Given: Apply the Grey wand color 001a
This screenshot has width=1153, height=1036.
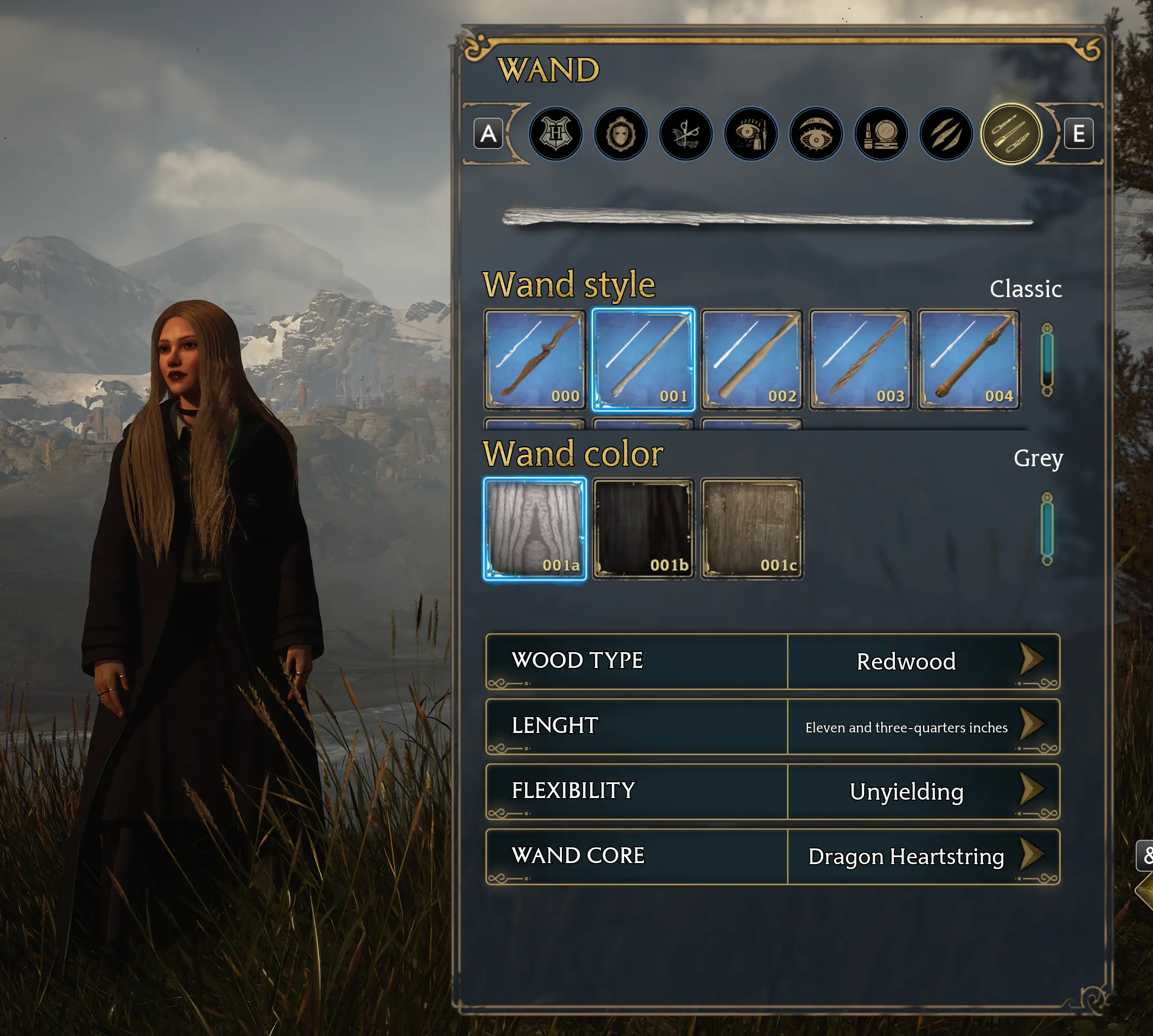Looking at the screenshot, I should (x=535, y=529).
